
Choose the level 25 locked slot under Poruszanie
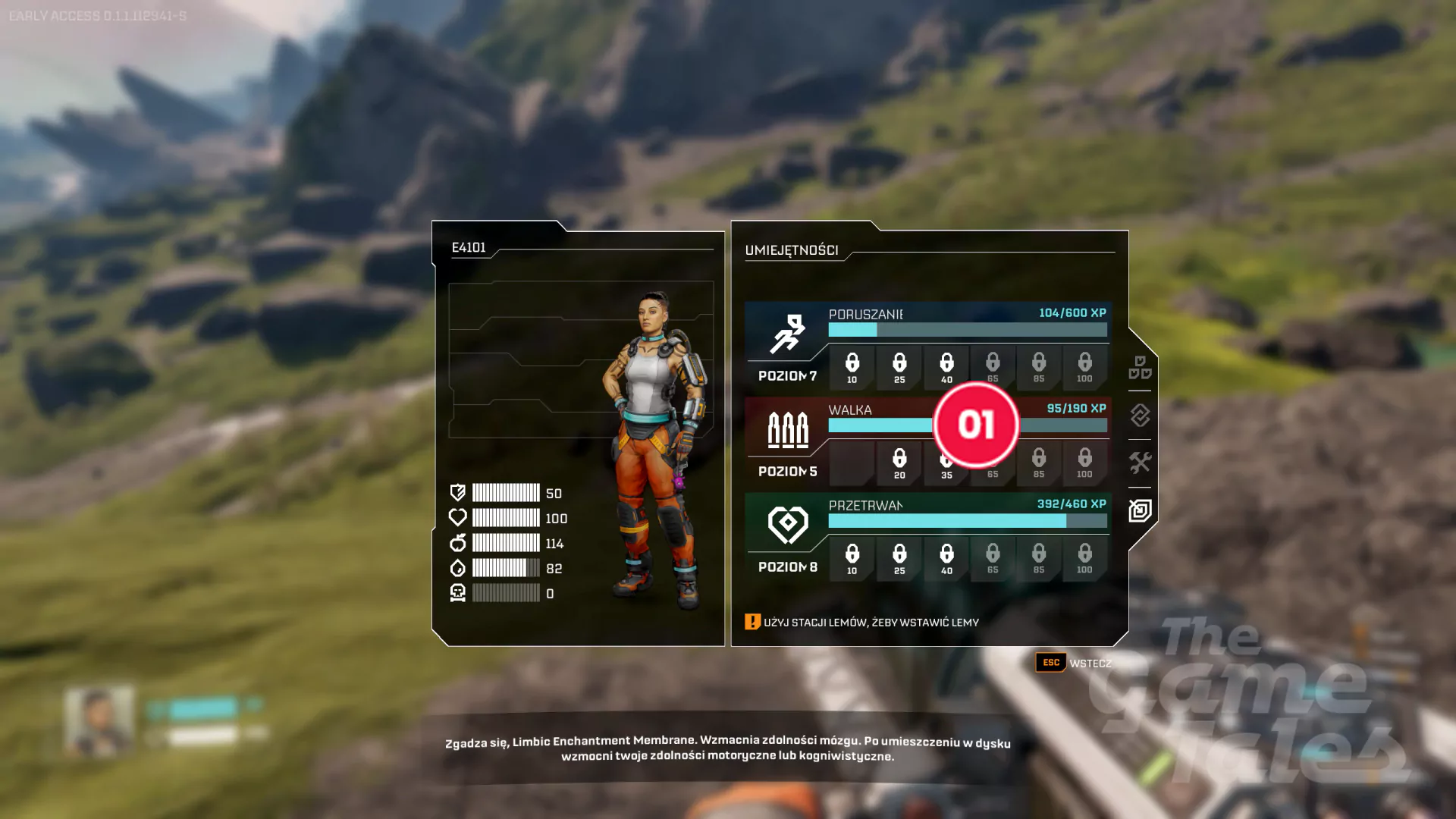899,368
